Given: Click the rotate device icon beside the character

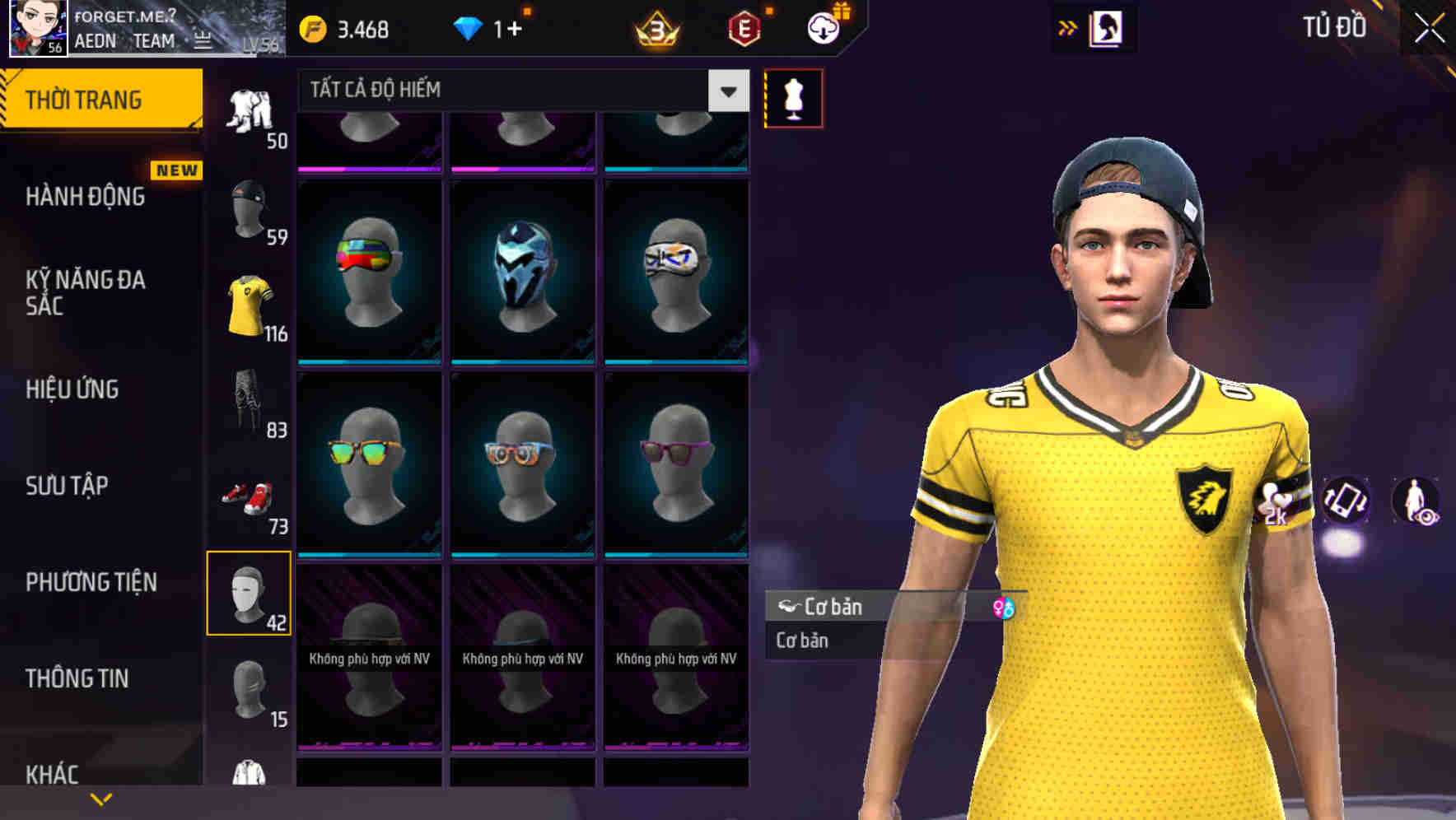Looking at the screenshot, I should 1346,502.
